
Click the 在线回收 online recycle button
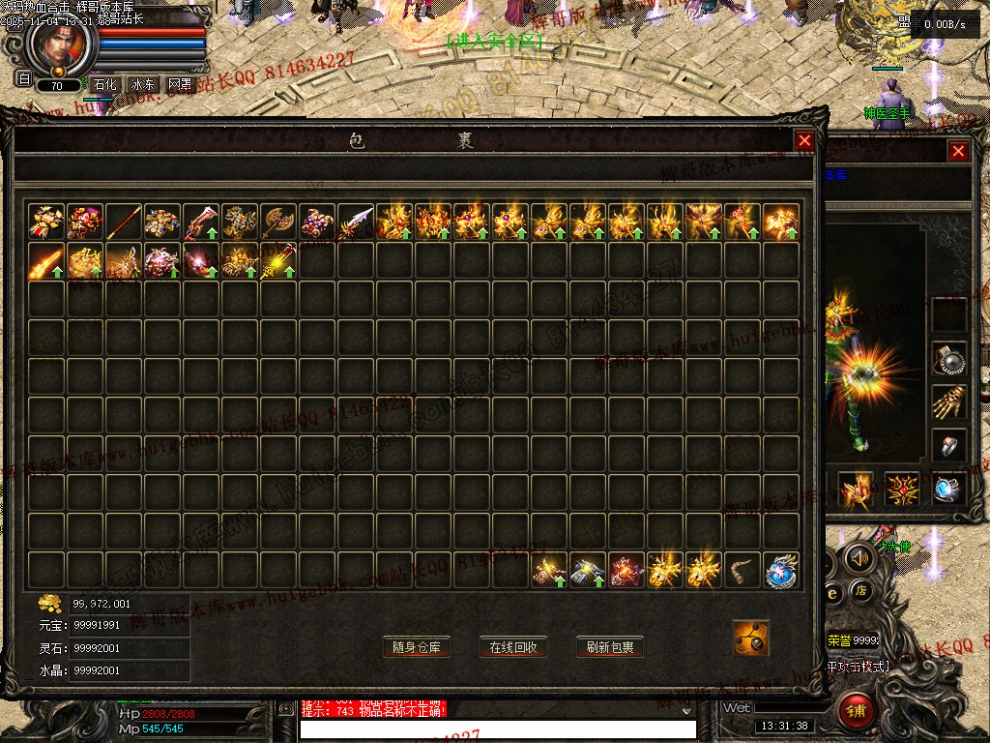(513, 647)
